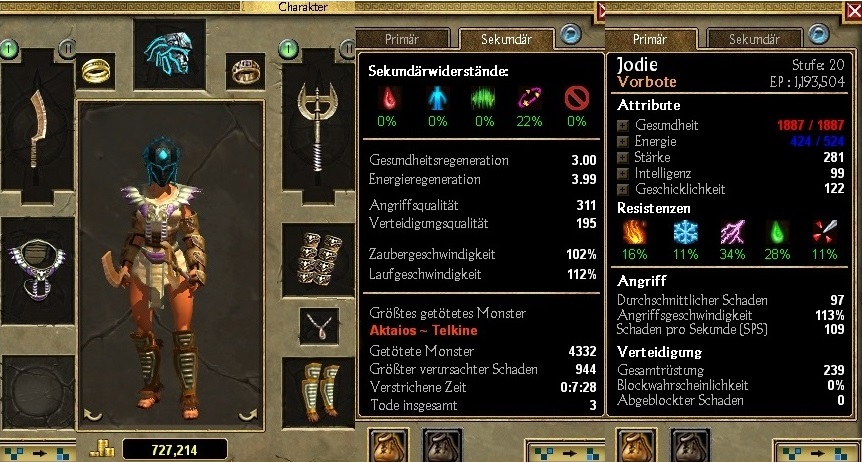Image resolution: width=862 pixels, height=462 pixels.
Task: Increase Intelligenz with its plus box
Action: 623,173
